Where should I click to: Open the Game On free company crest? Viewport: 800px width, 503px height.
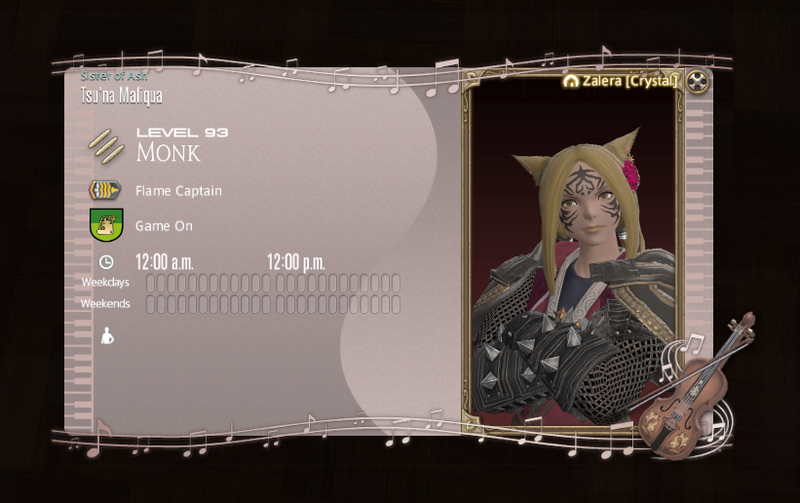click(x=105, y=225)
